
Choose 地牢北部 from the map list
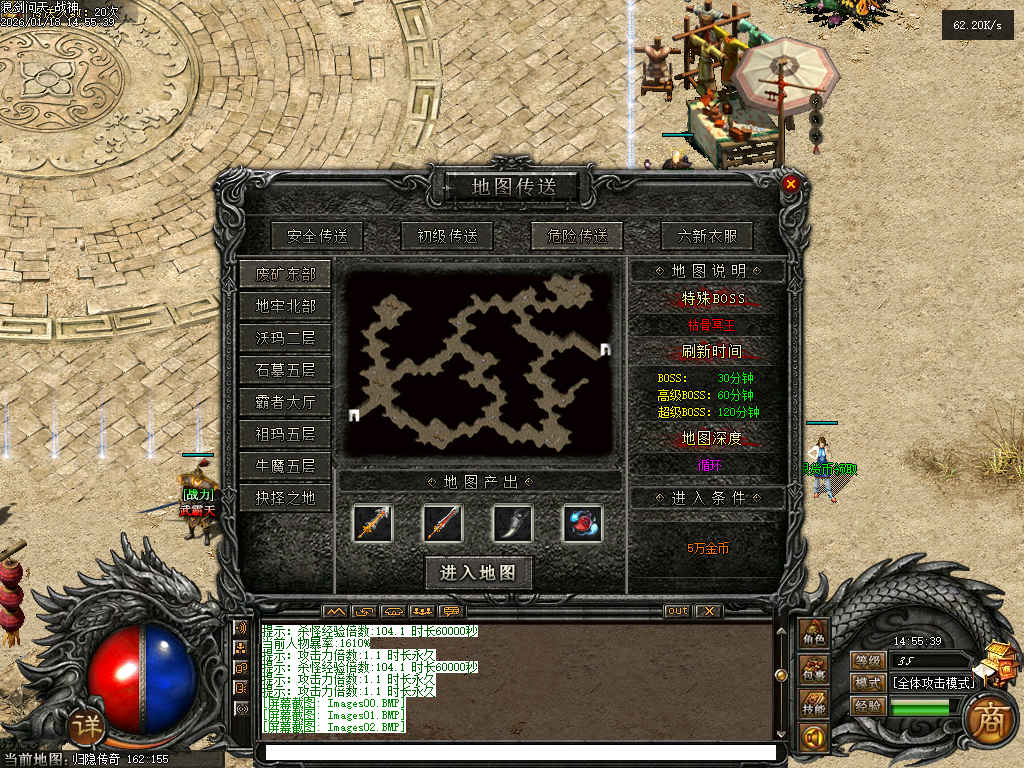coord(285,306)
